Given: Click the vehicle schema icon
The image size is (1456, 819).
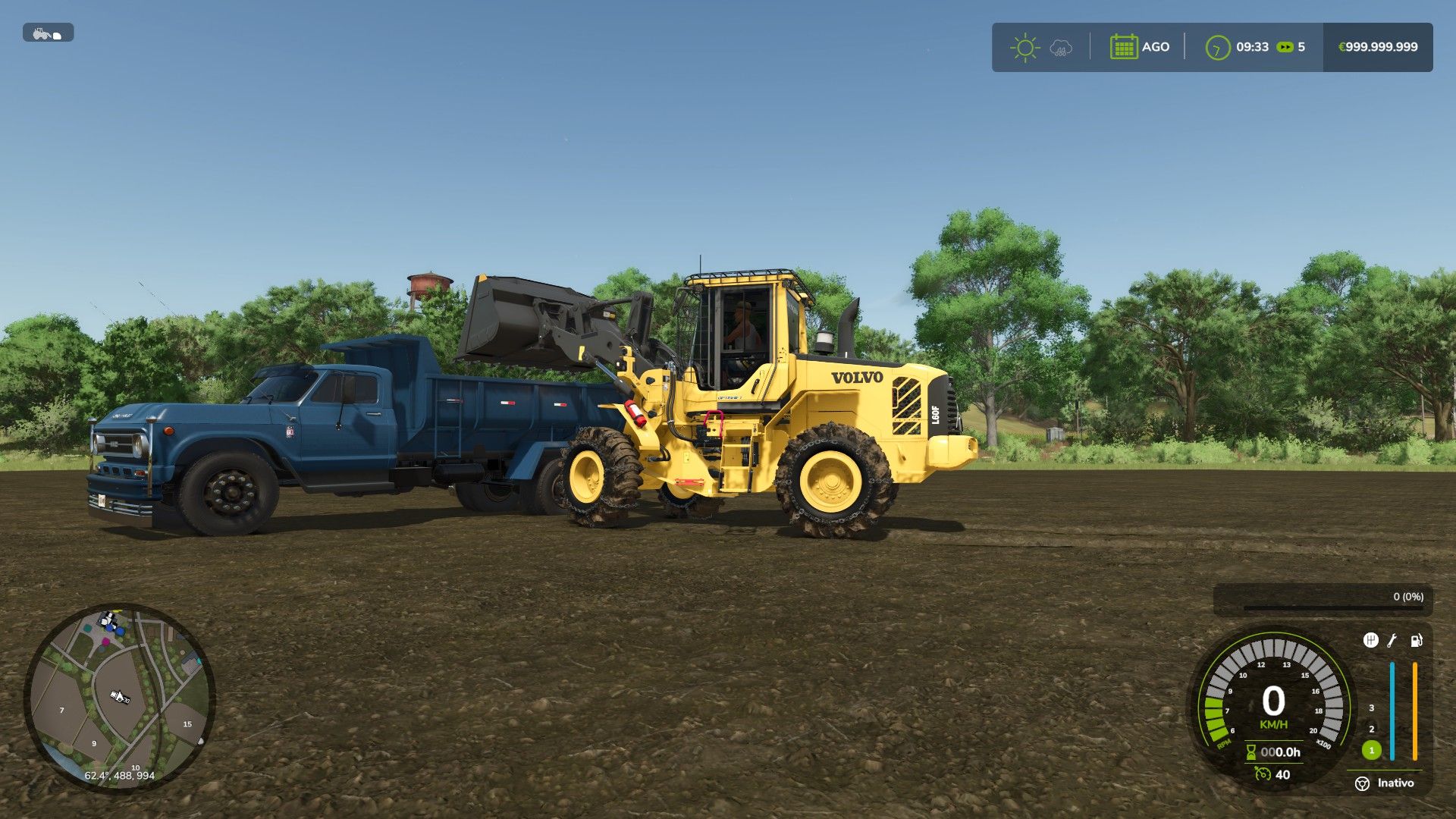Looking at the screenshot, I should pos(48,33).
